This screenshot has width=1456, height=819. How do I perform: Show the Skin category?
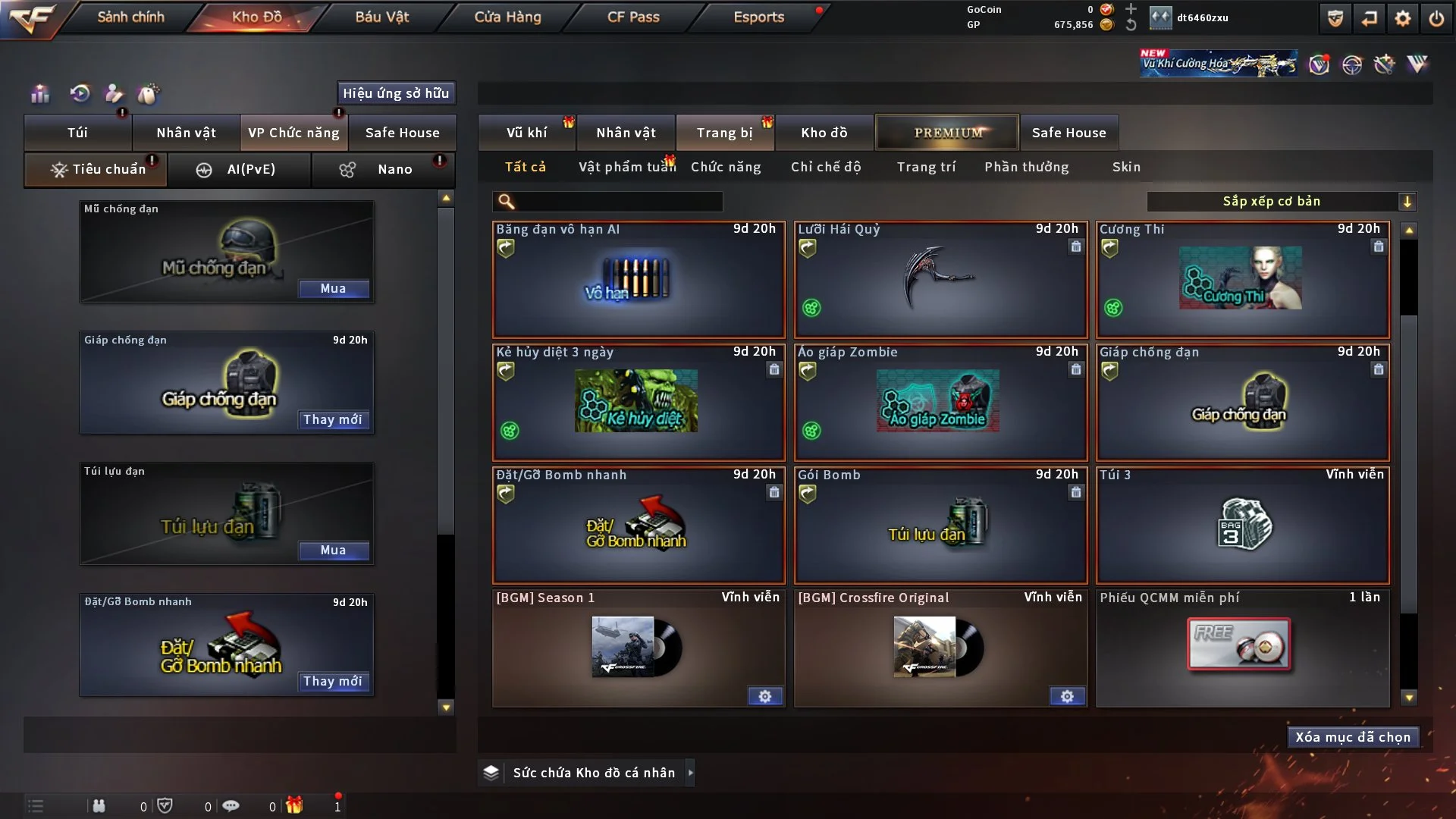1126,167
